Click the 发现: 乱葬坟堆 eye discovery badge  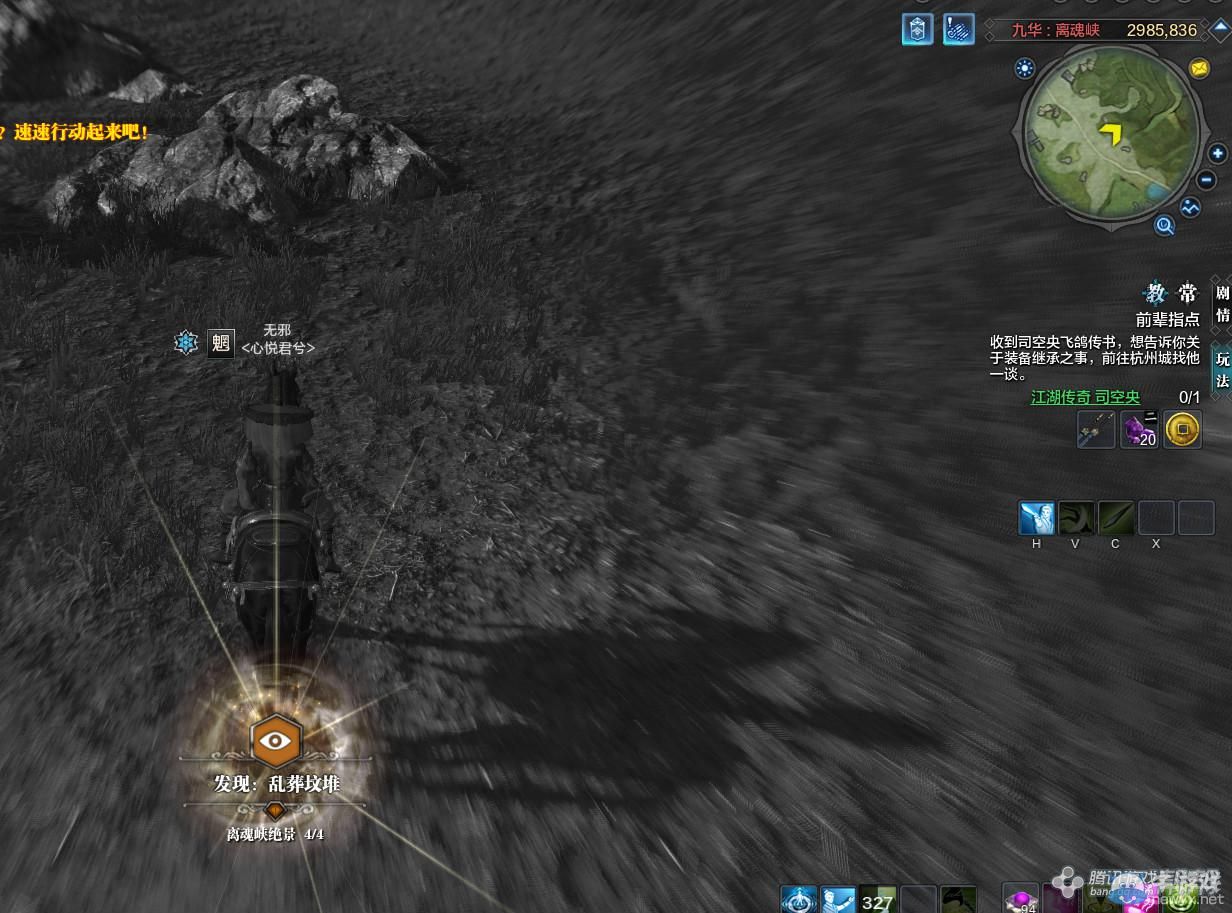275,741
